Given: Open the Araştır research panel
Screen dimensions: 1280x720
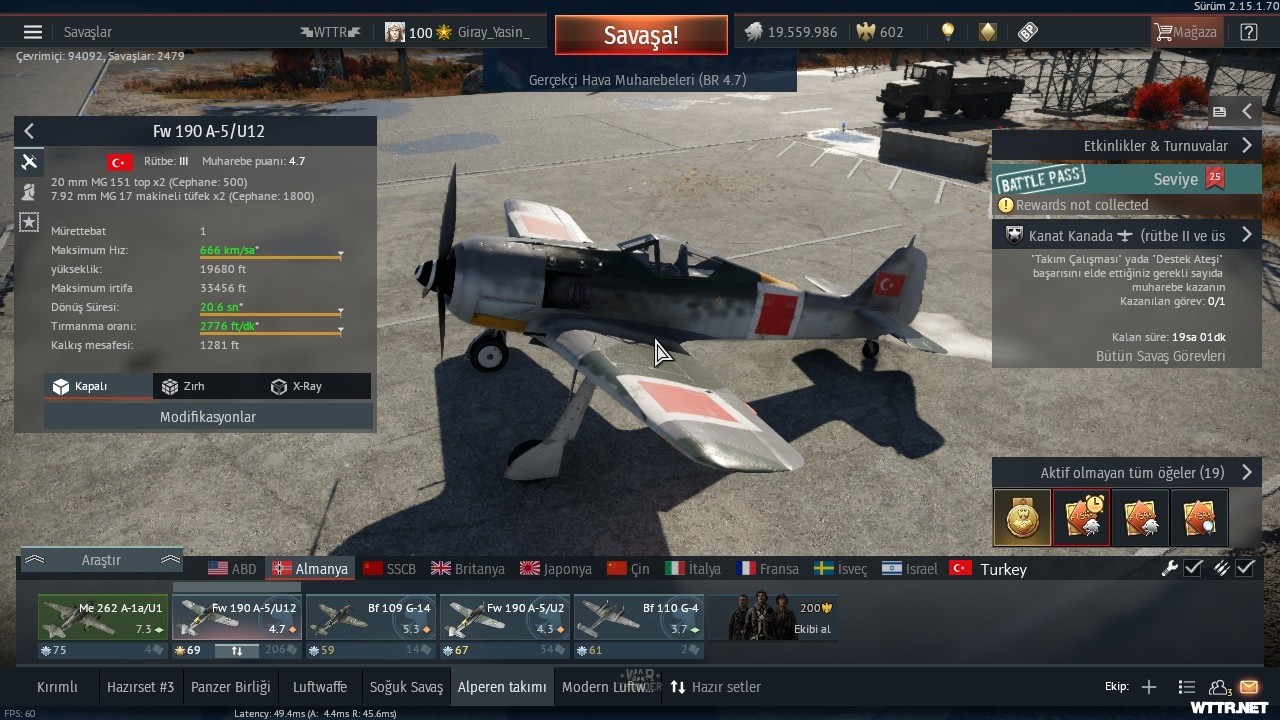Looking at the screenshot, I should (101, 560).
